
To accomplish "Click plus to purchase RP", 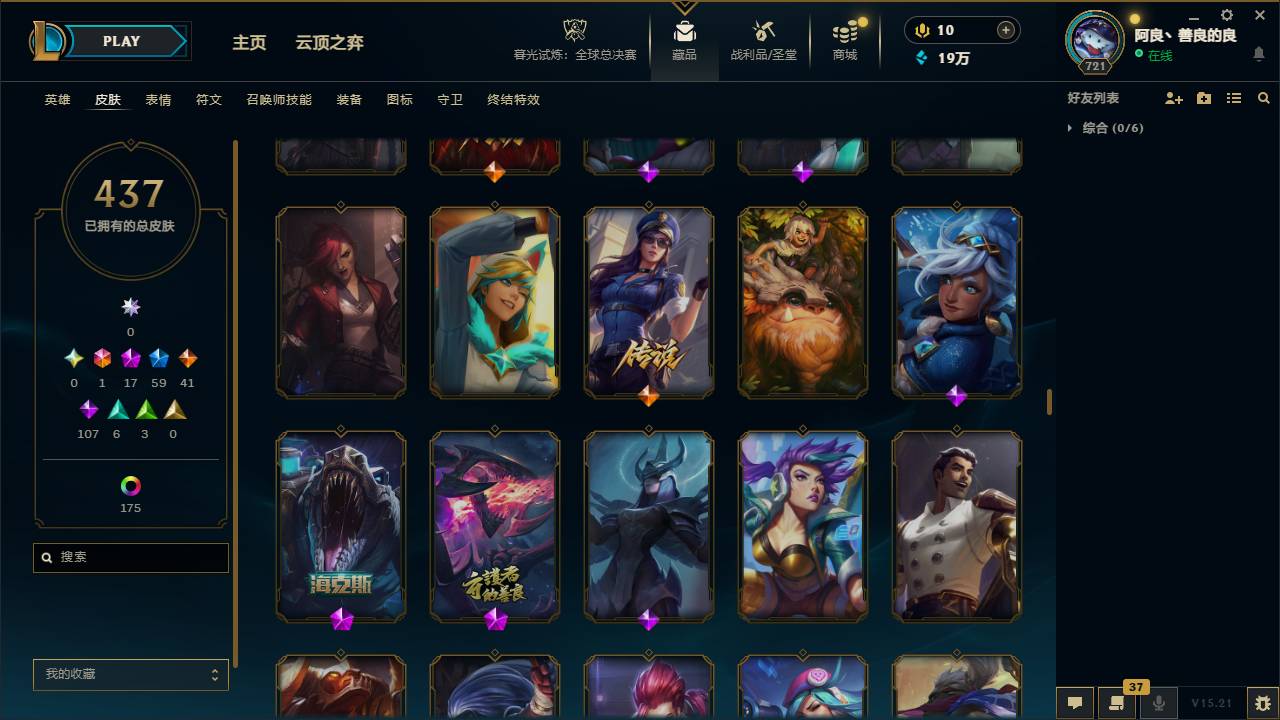I will 1003,30.
